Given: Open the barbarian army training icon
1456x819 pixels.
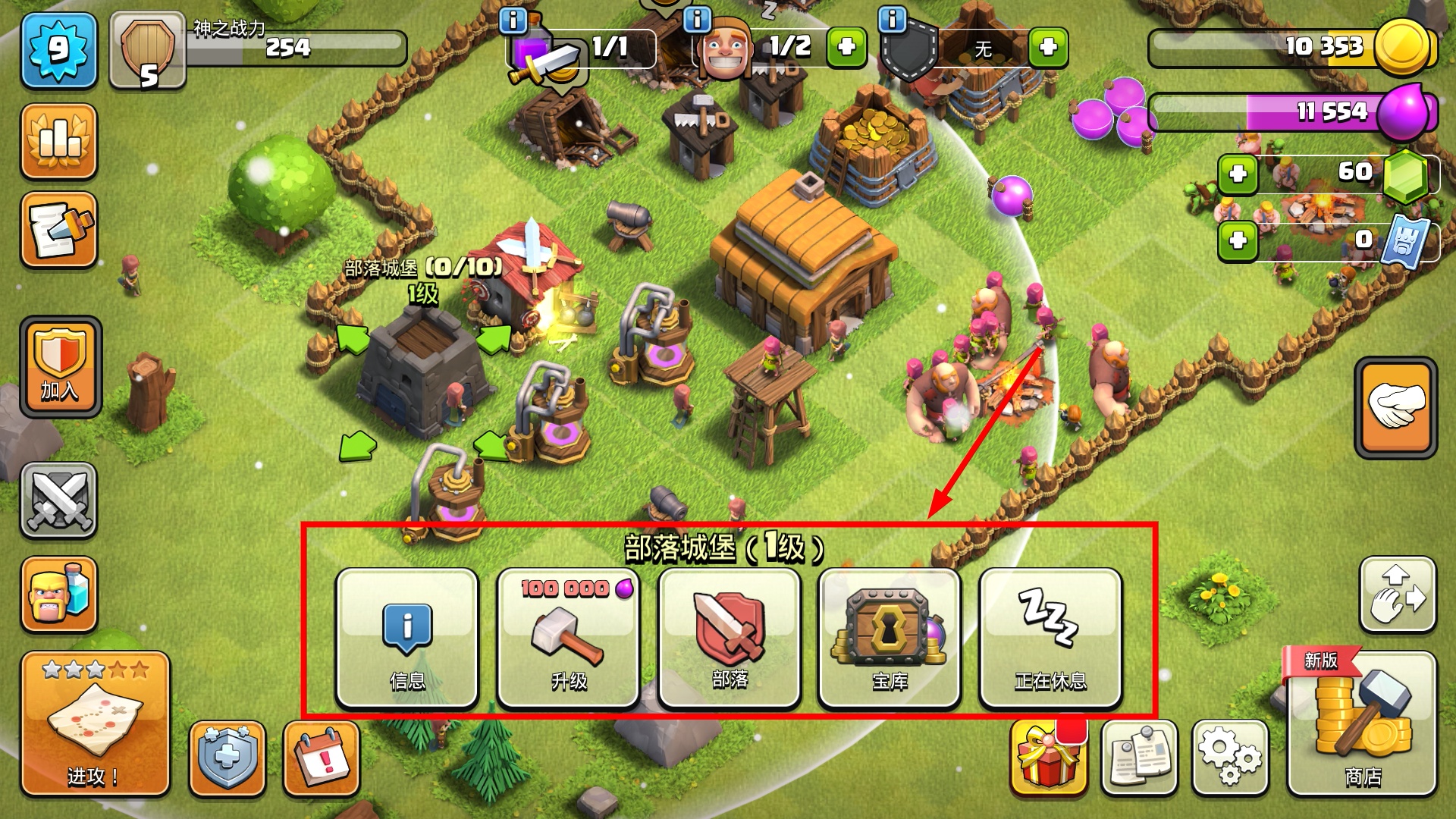Looking at the screenshot, I should pyautogui.click(x=59, y=595).
